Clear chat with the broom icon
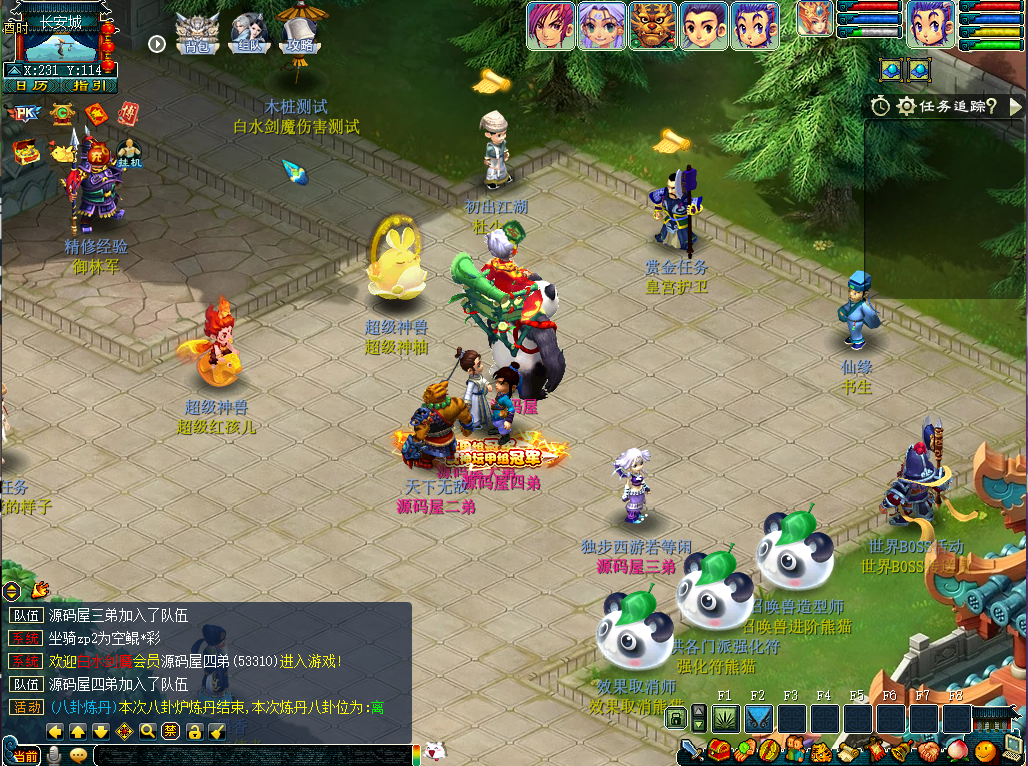 pos(217,731)
